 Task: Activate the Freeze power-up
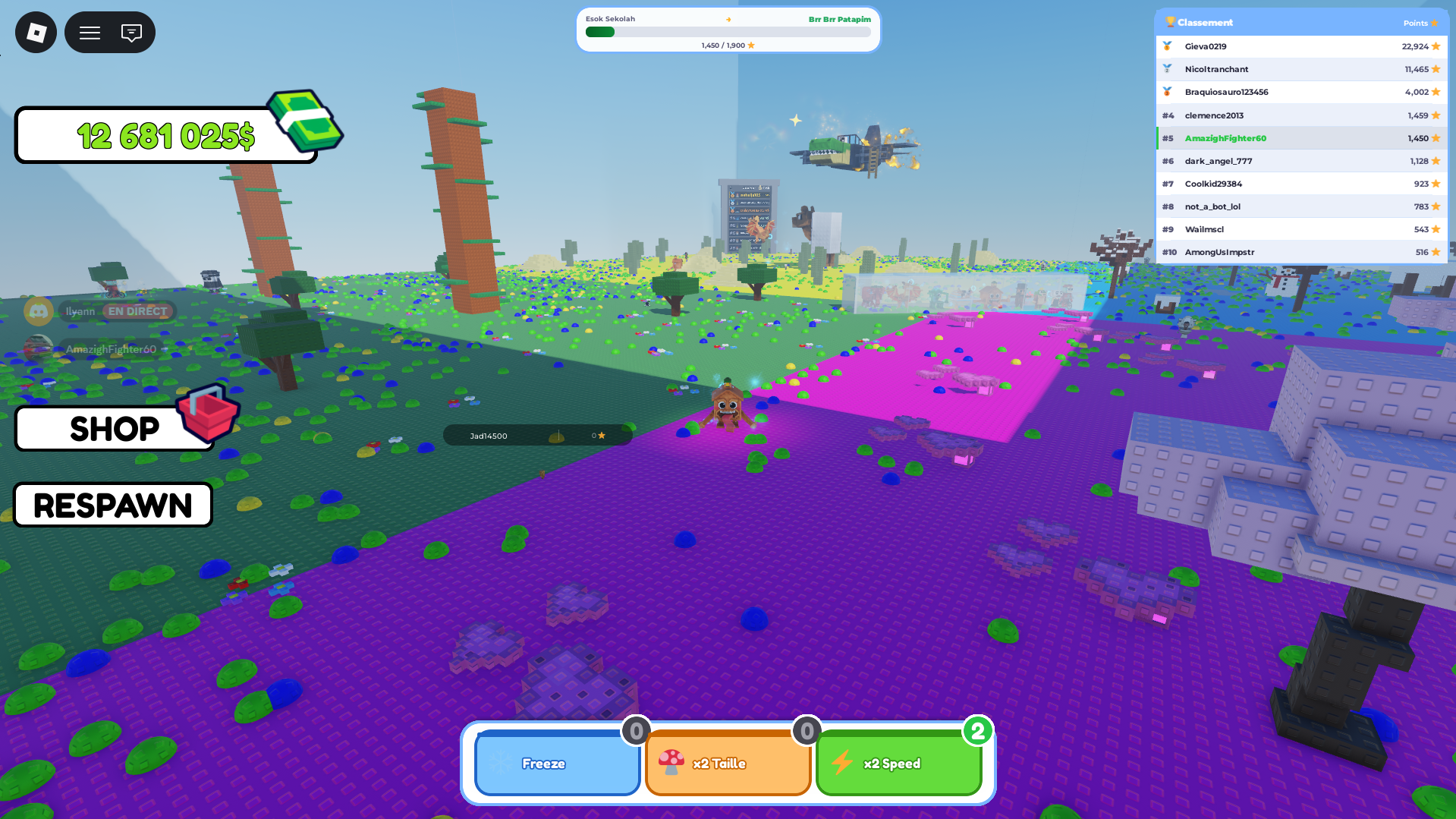(557, 764)
